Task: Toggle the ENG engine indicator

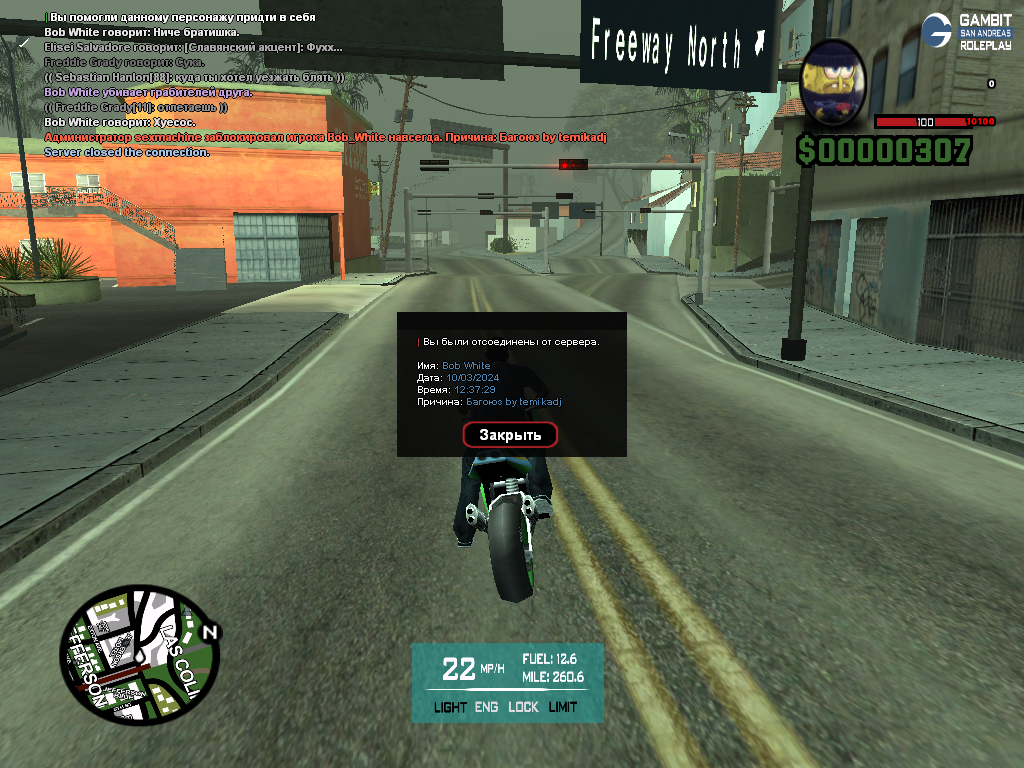Action: click(x=486, y=707)
